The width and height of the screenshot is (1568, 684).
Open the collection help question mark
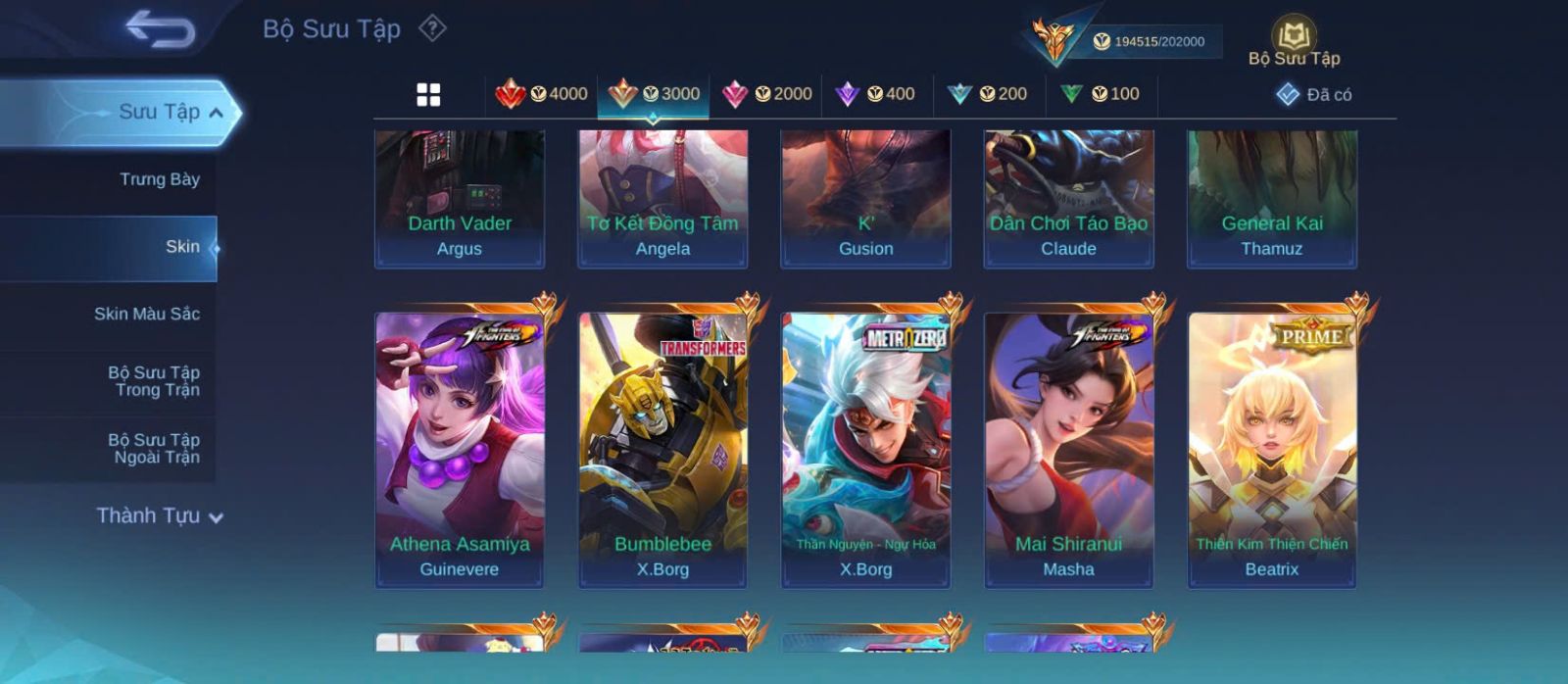tap(432, 28)
